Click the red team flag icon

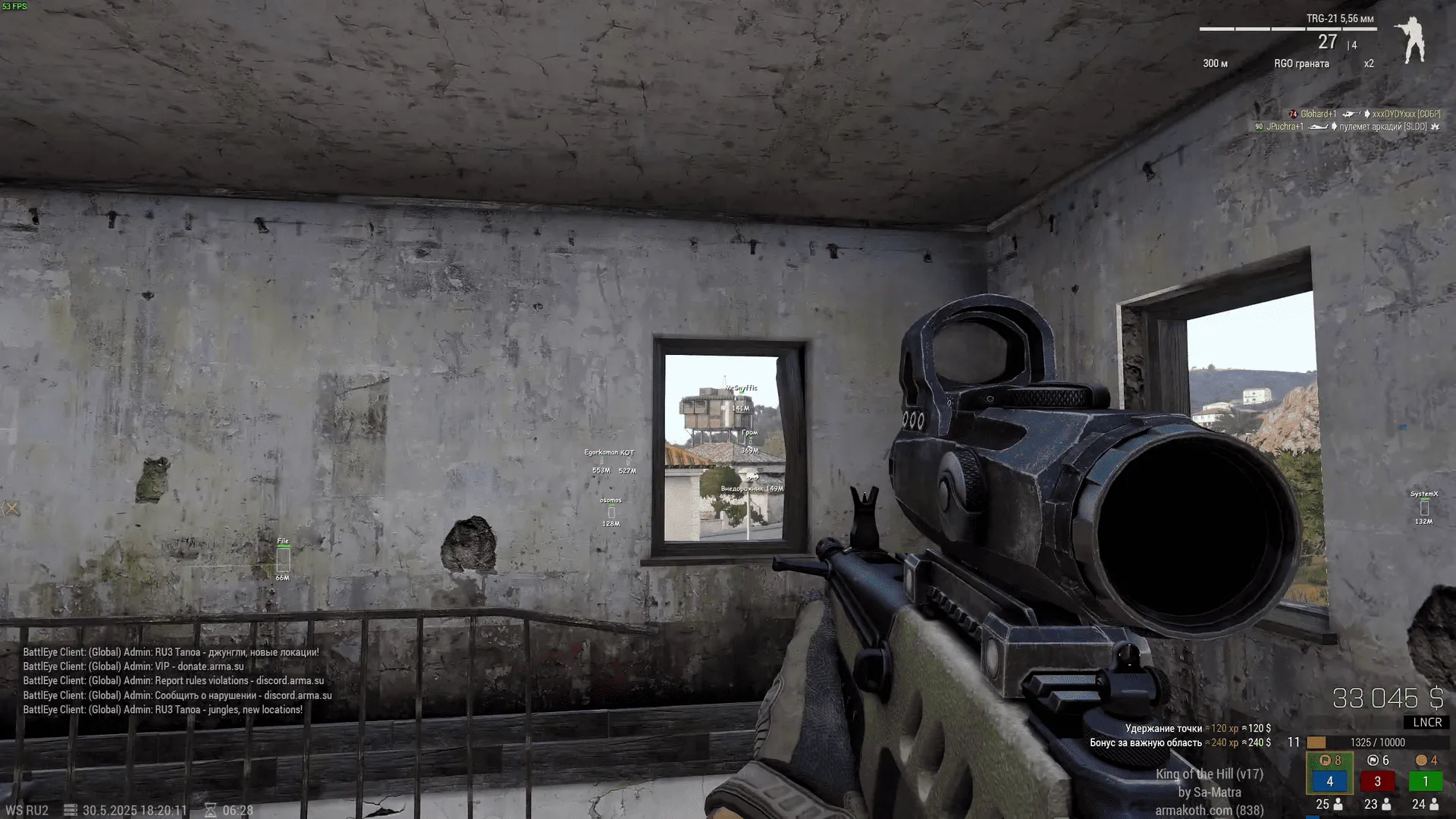pos(1373,760)
